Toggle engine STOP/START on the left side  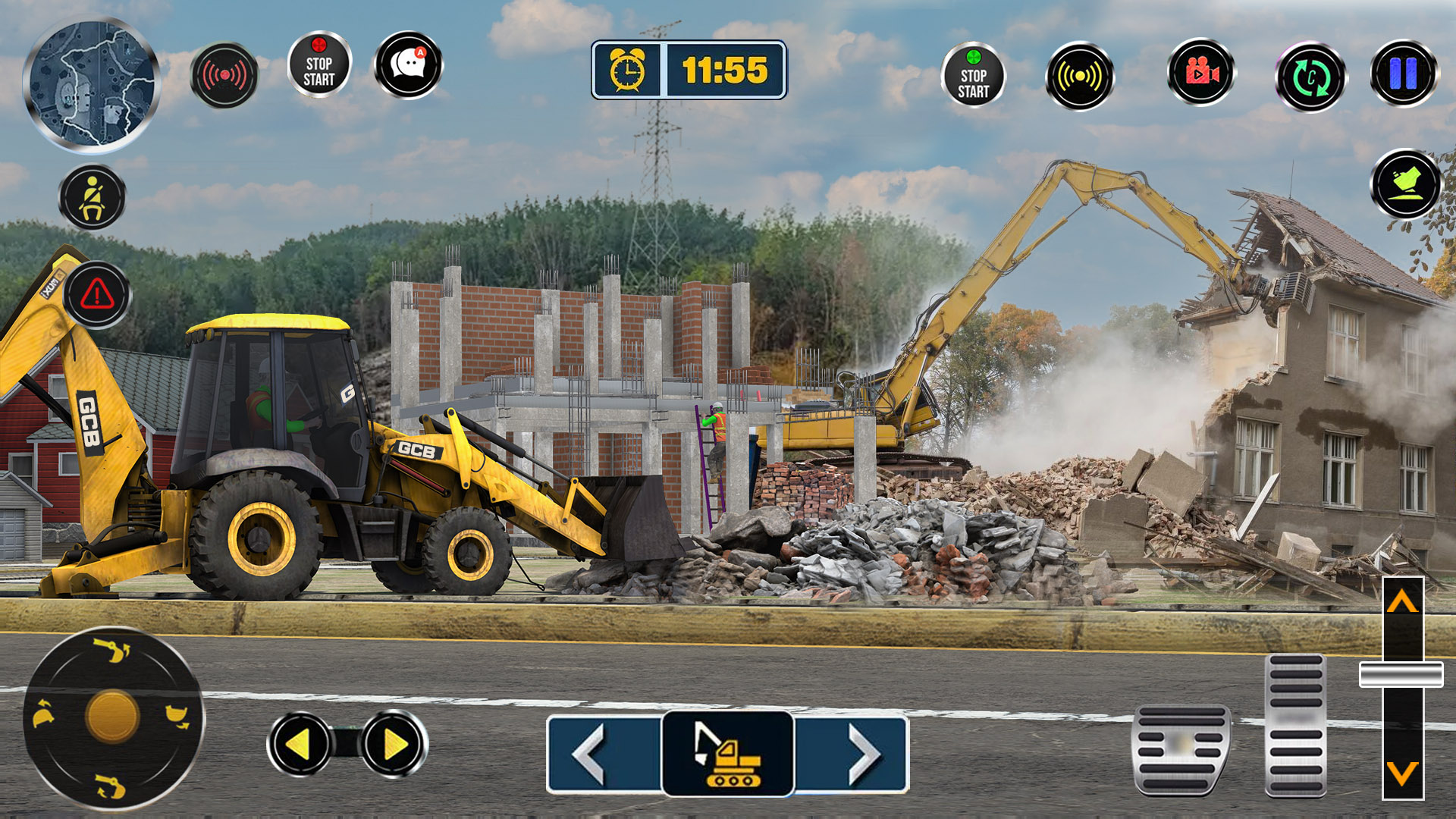click(318, 71)
